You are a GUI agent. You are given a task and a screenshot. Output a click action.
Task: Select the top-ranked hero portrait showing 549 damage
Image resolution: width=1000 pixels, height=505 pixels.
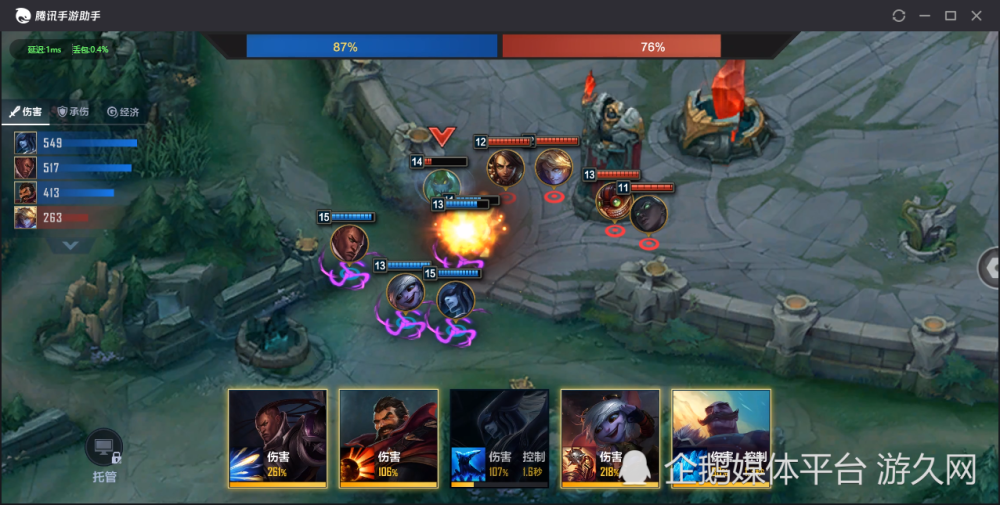click(x=25, y=143)
